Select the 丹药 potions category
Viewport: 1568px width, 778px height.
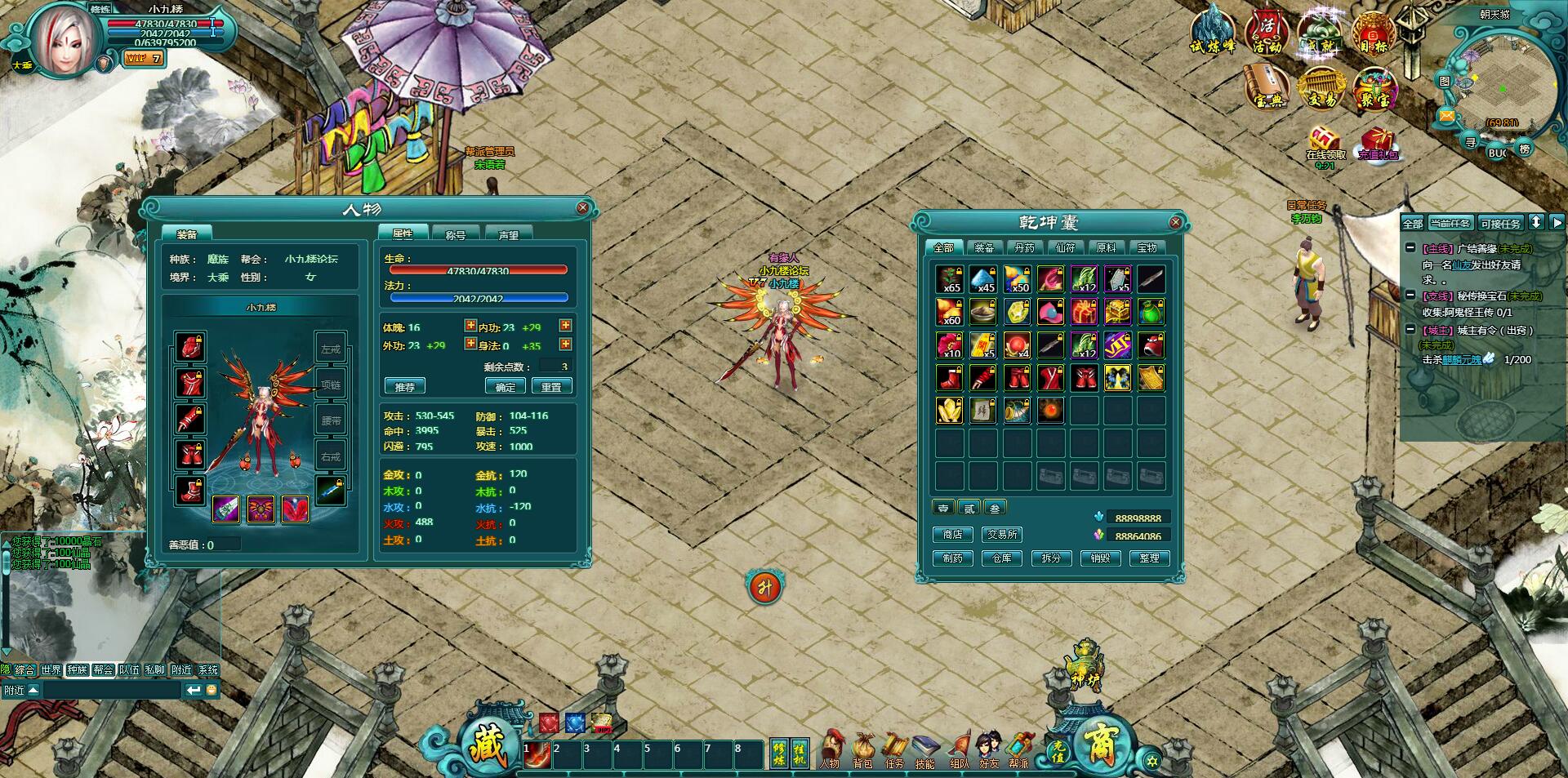pyautogui.click(x=1024, y=247)
